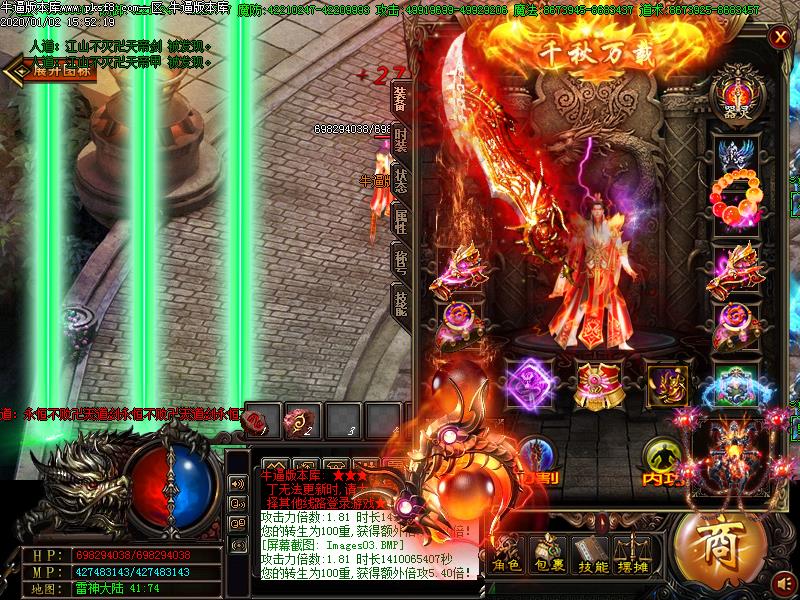Open the 称号 title tab
800x600 pixels.
pyautogui.click(x=400, y=262)
